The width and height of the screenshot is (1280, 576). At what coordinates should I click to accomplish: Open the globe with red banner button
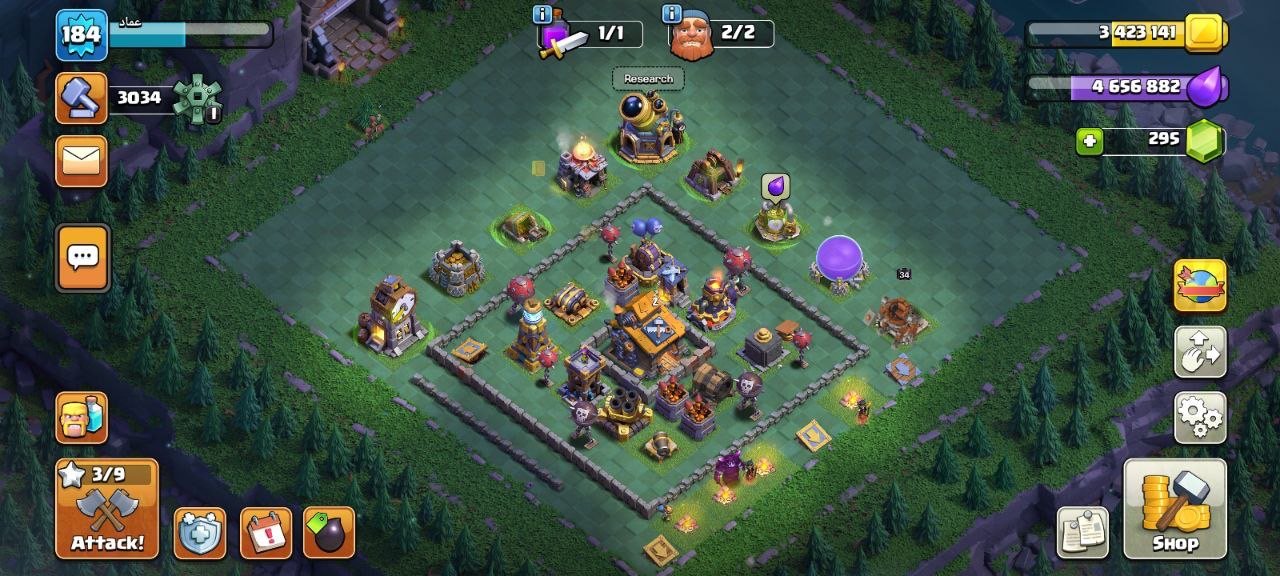1200,286
